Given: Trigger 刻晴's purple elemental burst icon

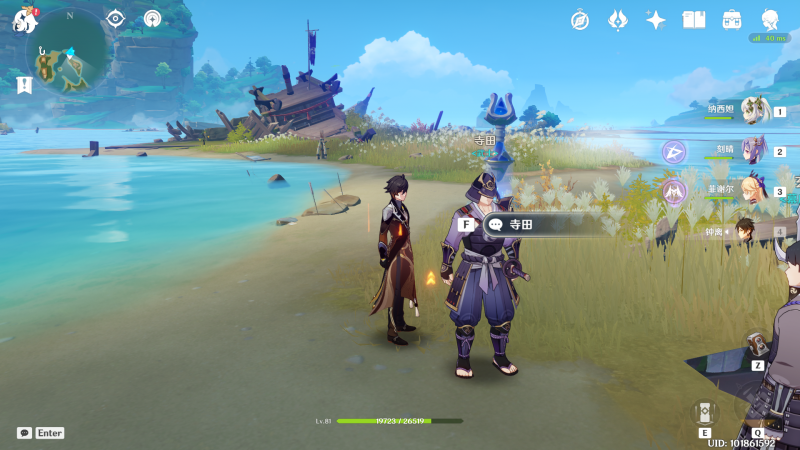Looking at the screenshot, I should [x=675, y=152].
